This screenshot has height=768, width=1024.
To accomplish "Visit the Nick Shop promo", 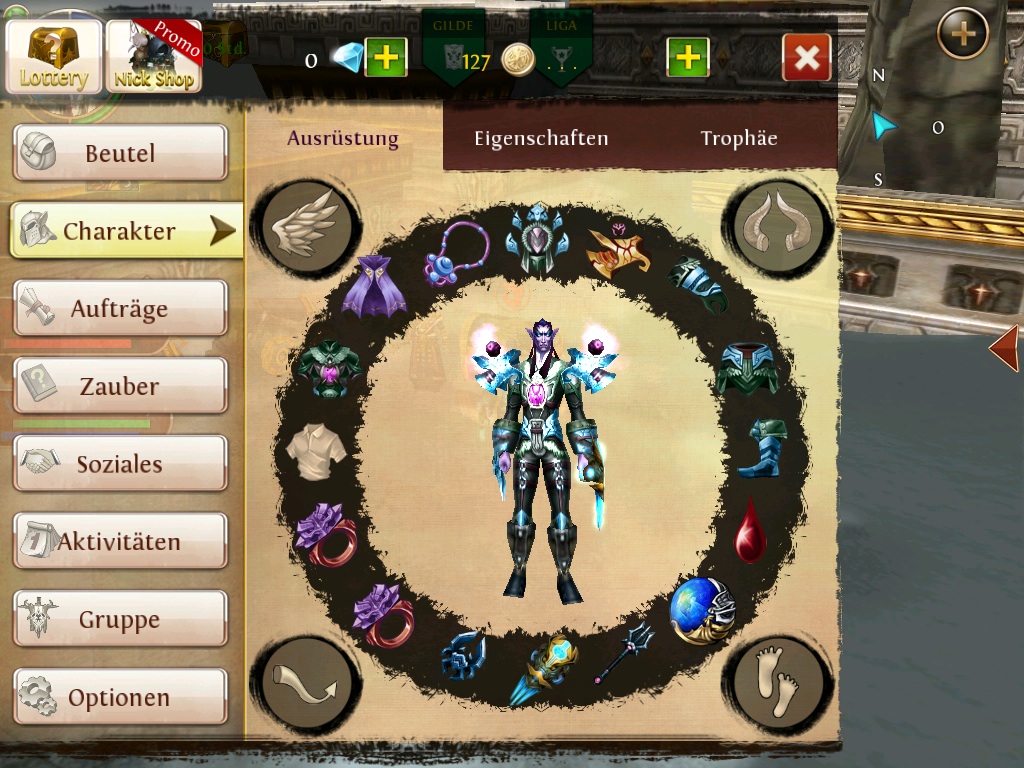I will (x=154, y=56).
